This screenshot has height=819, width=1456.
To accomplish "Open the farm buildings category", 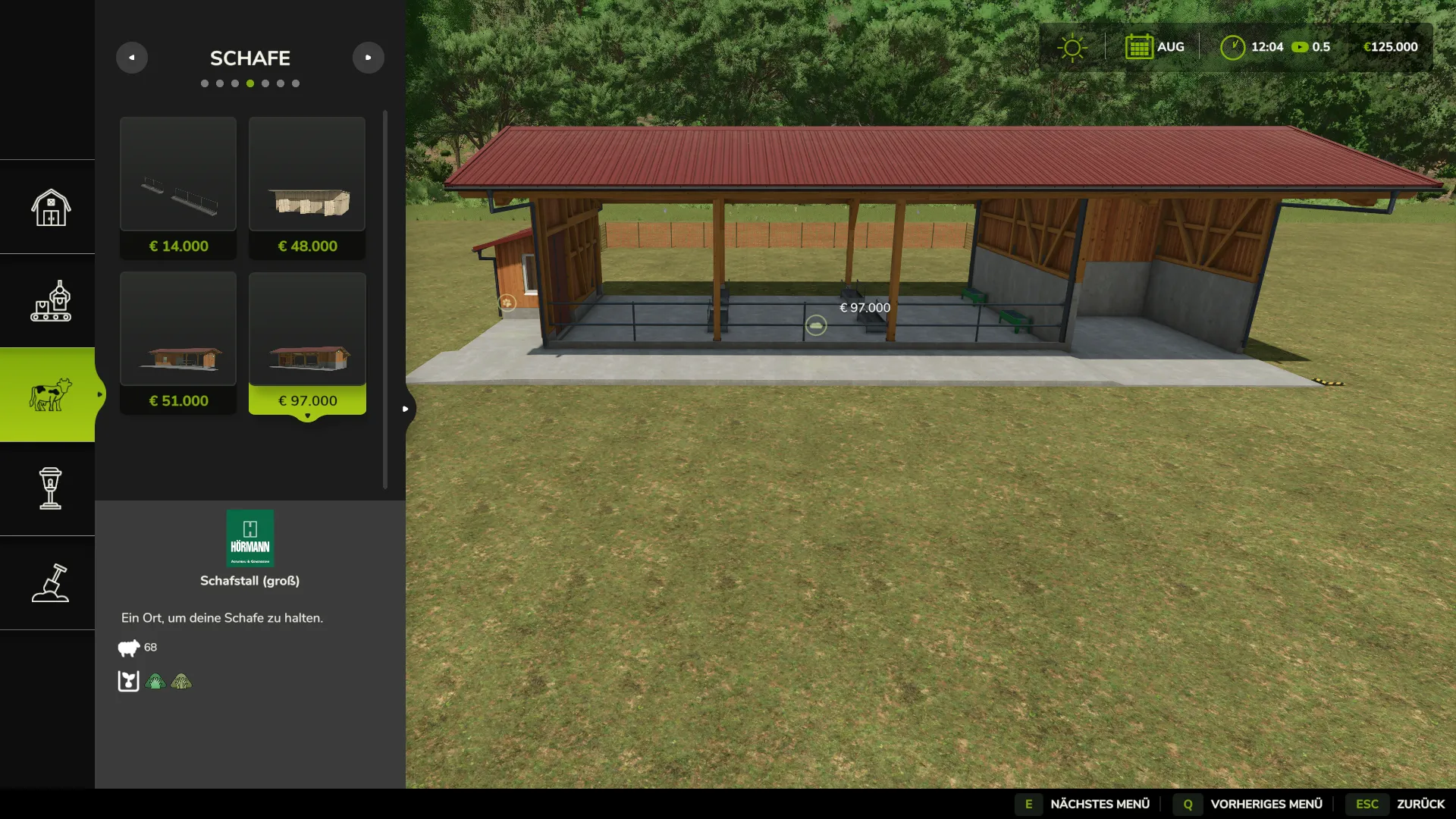I will [x=50, y=207].
